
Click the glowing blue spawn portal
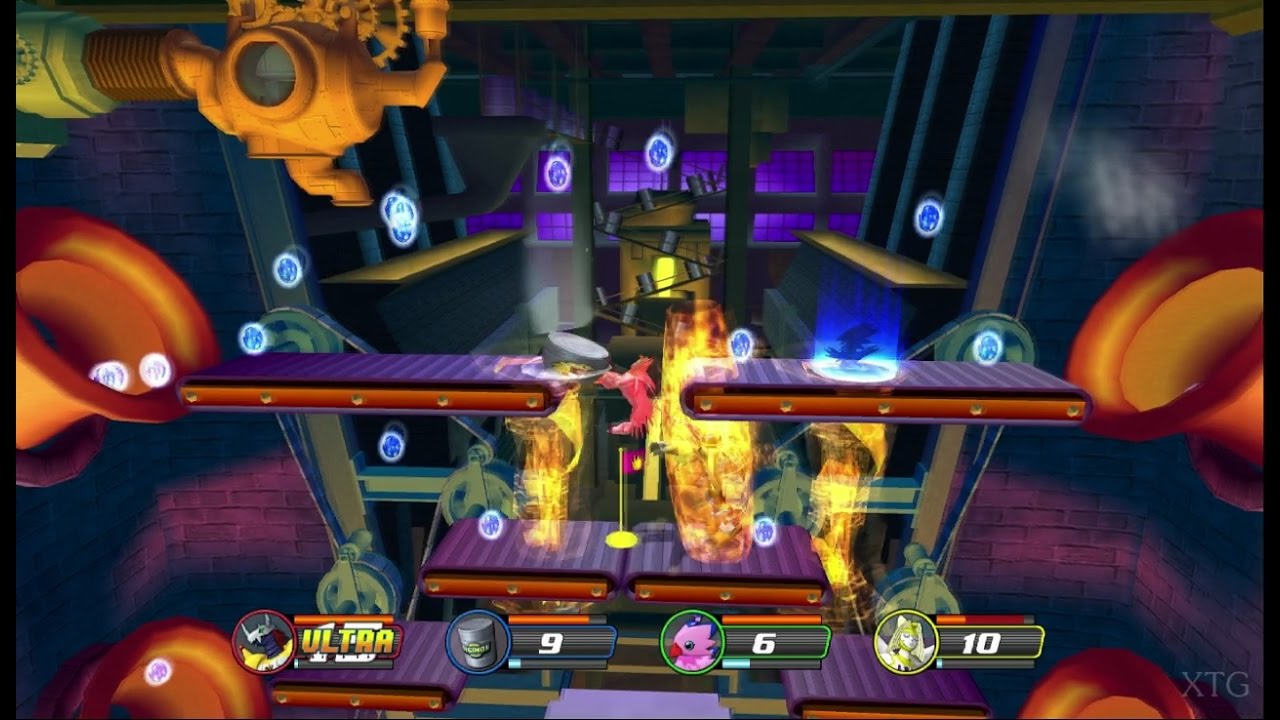[855, 370]
